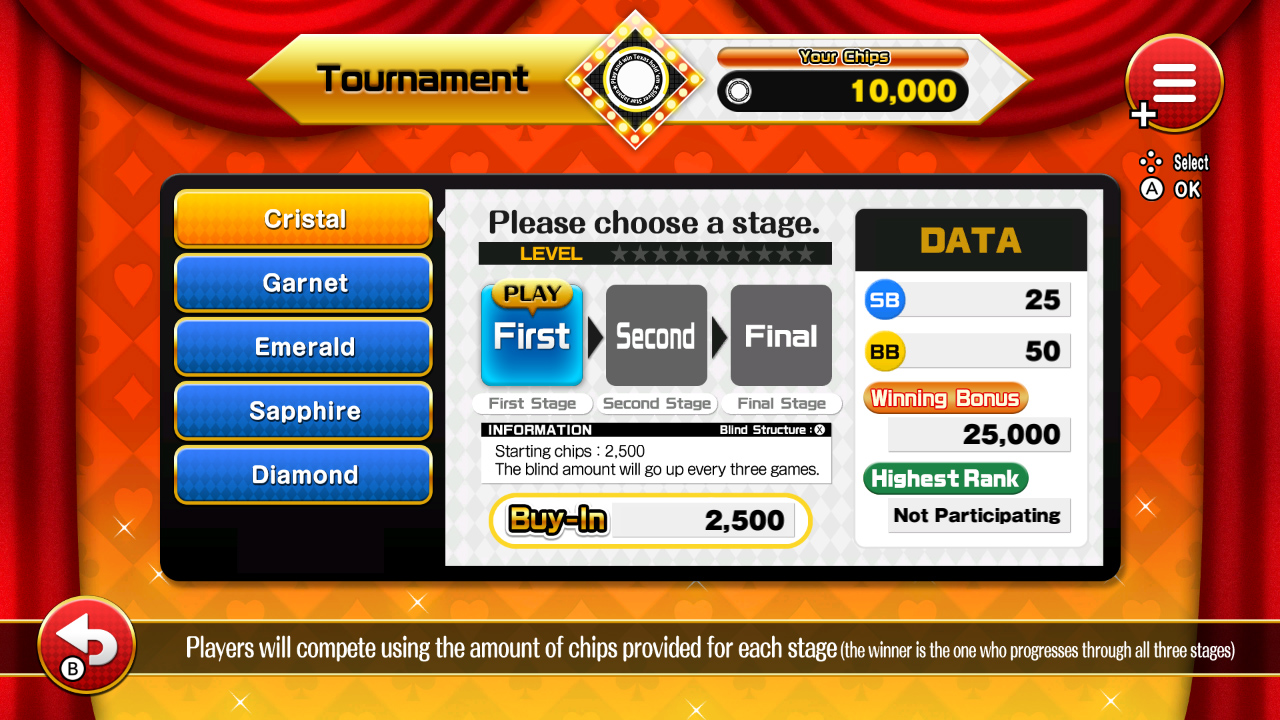Viewport: 1280px width, 720px height.
Task: Enable the Winning Bonus display
Action: coord(944,397)
